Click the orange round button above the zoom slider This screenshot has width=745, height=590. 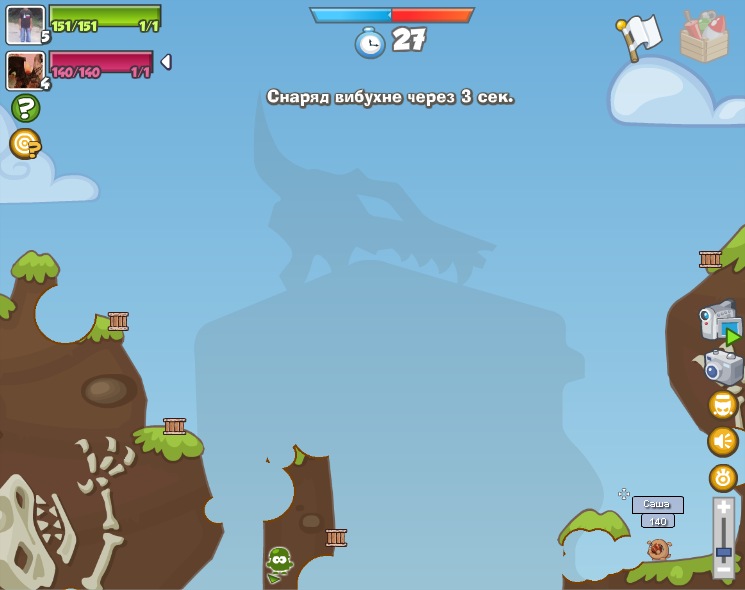pos(722,477)
